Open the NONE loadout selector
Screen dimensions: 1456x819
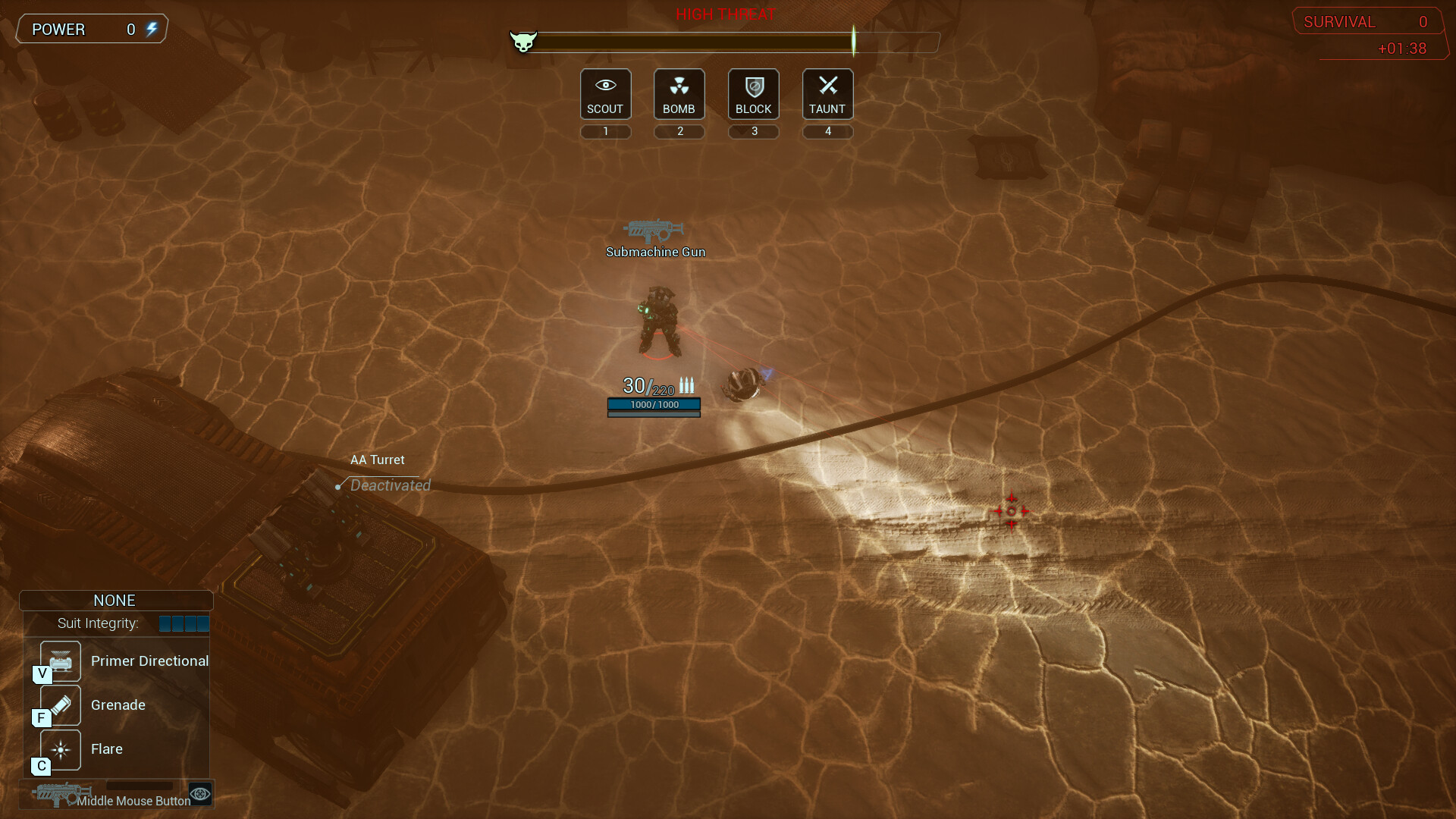point(115,600)
